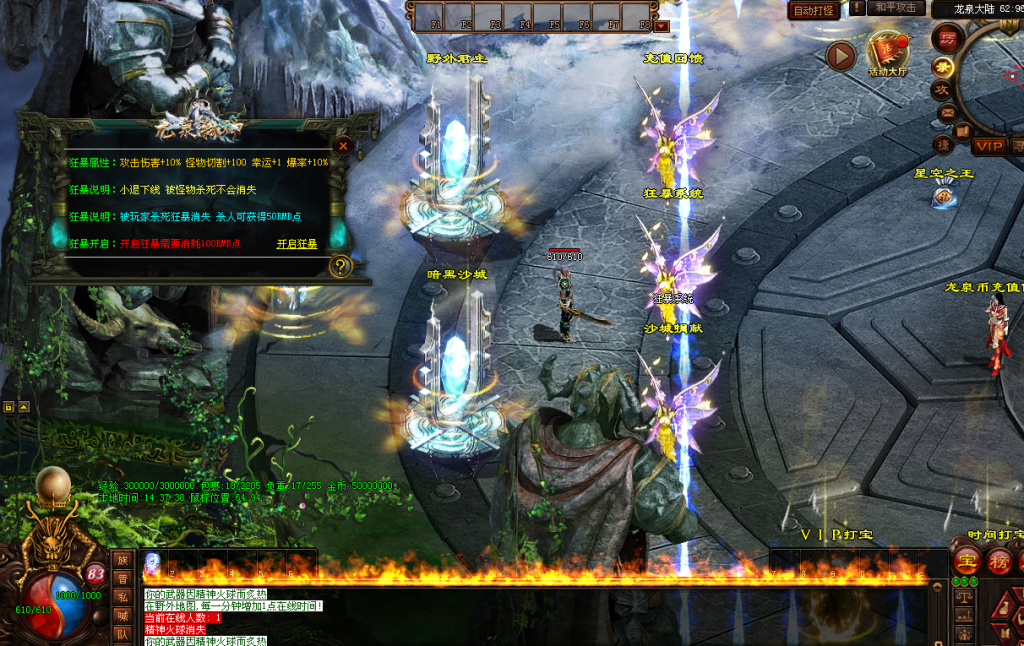
Task: Choose the 喊 shout chat channel
Action: [x=121, y=616]
